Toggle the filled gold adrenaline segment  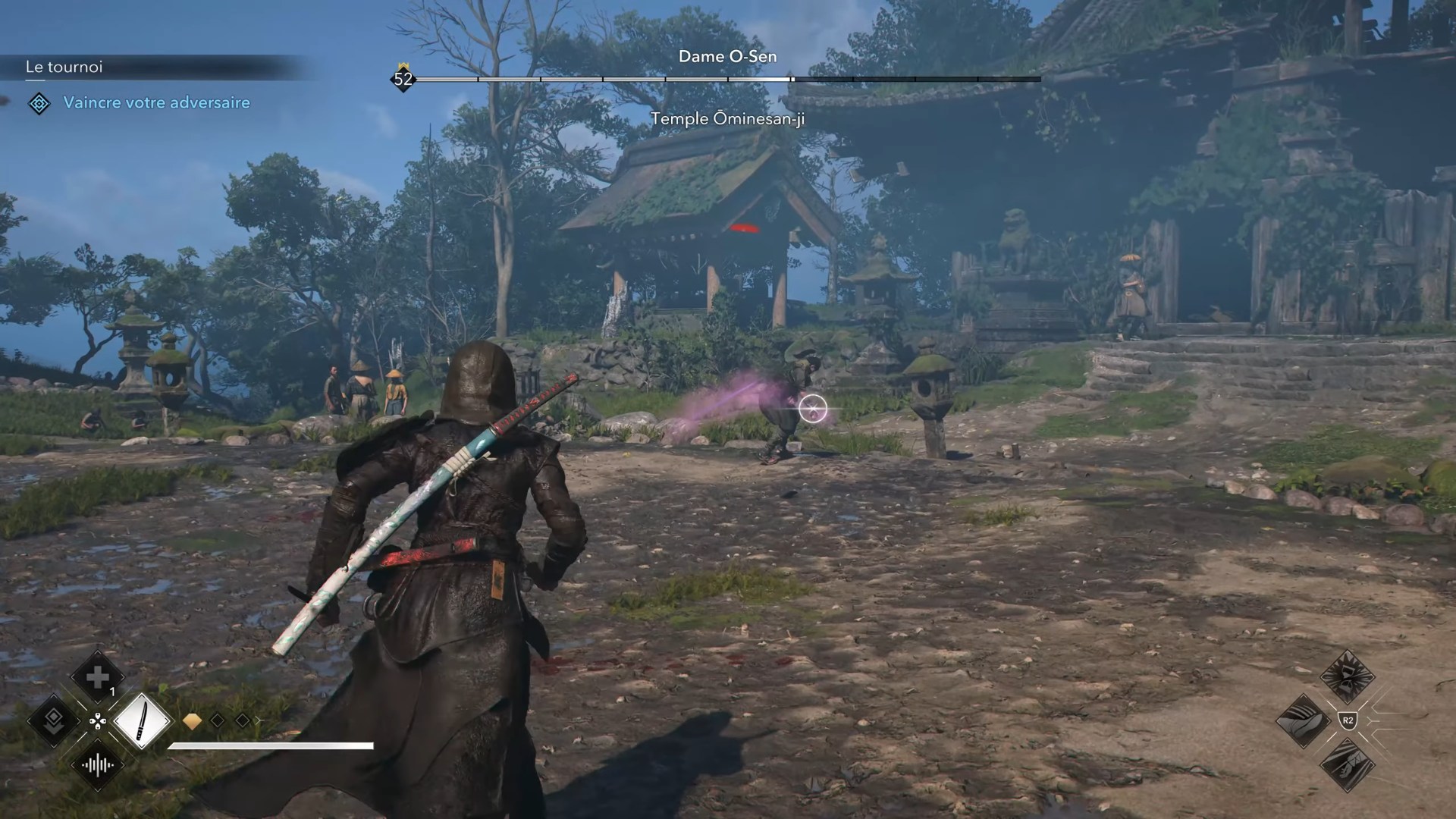(x=193, y=721)
